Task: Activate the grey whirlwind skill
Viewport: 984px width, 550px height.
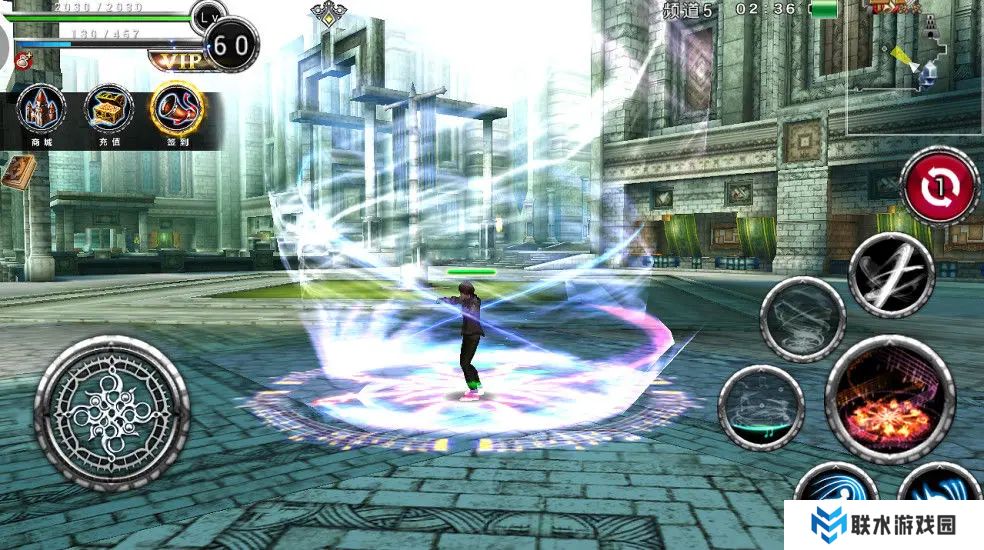Action: coord(802,319)
